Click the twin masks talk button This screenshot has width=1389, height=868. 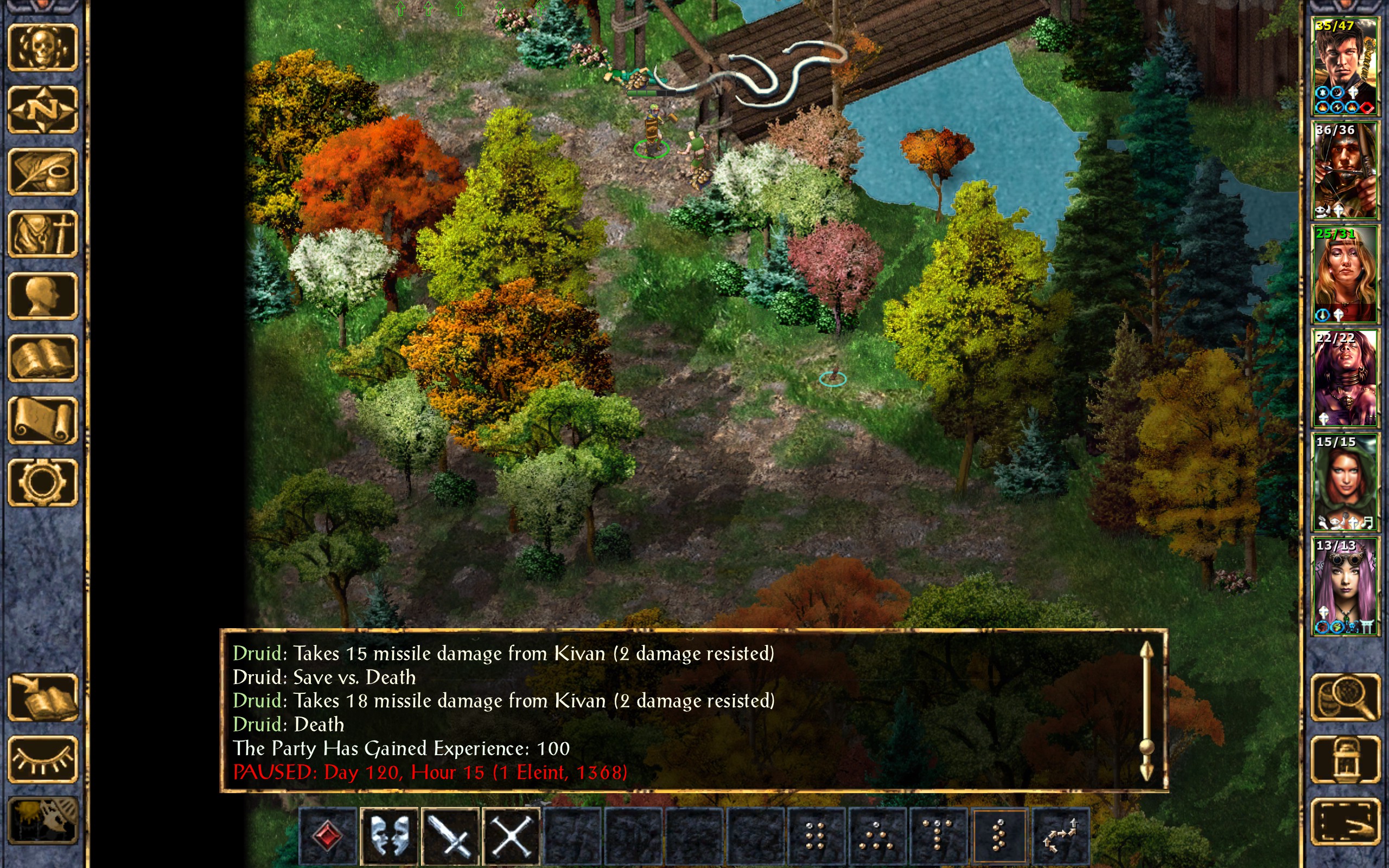point(389,835)
